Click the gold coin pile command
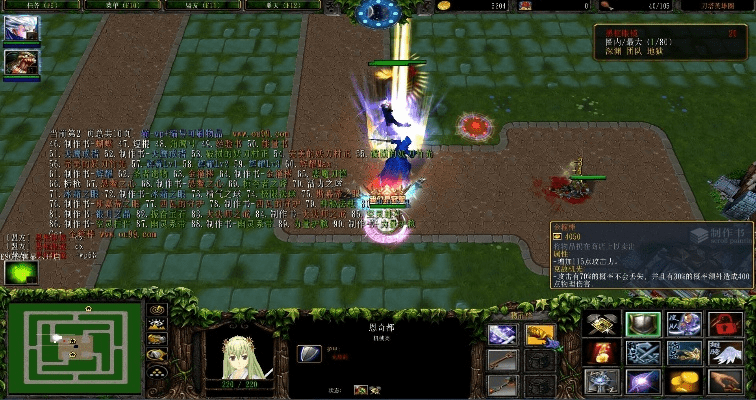The height and width of the screenshot is (400, 756). (x=683, y=381)
